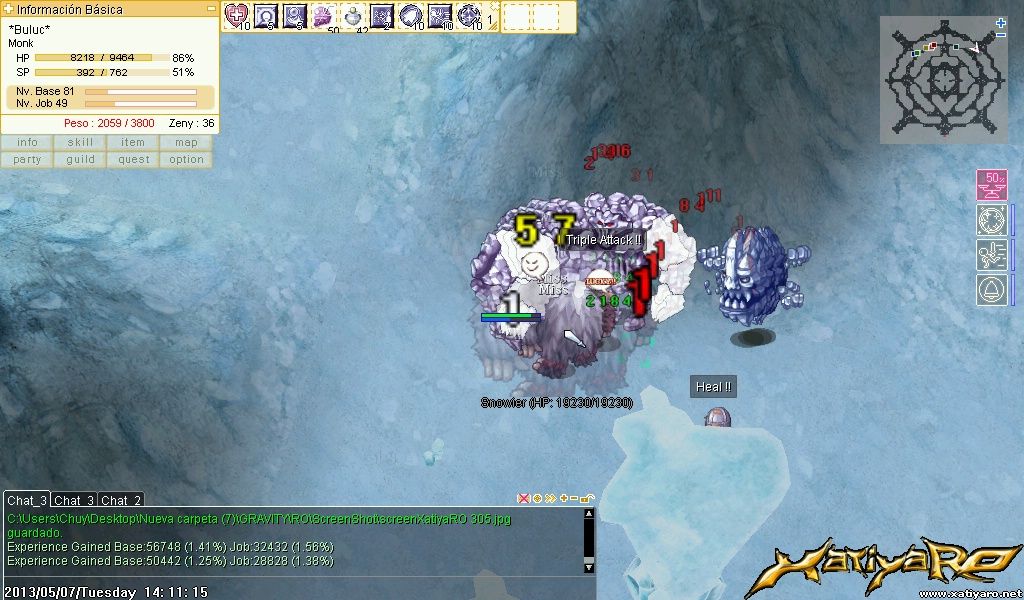Use the white potion hotbar slot
The height and width of the screenshot is (600, 1024).
354,15
